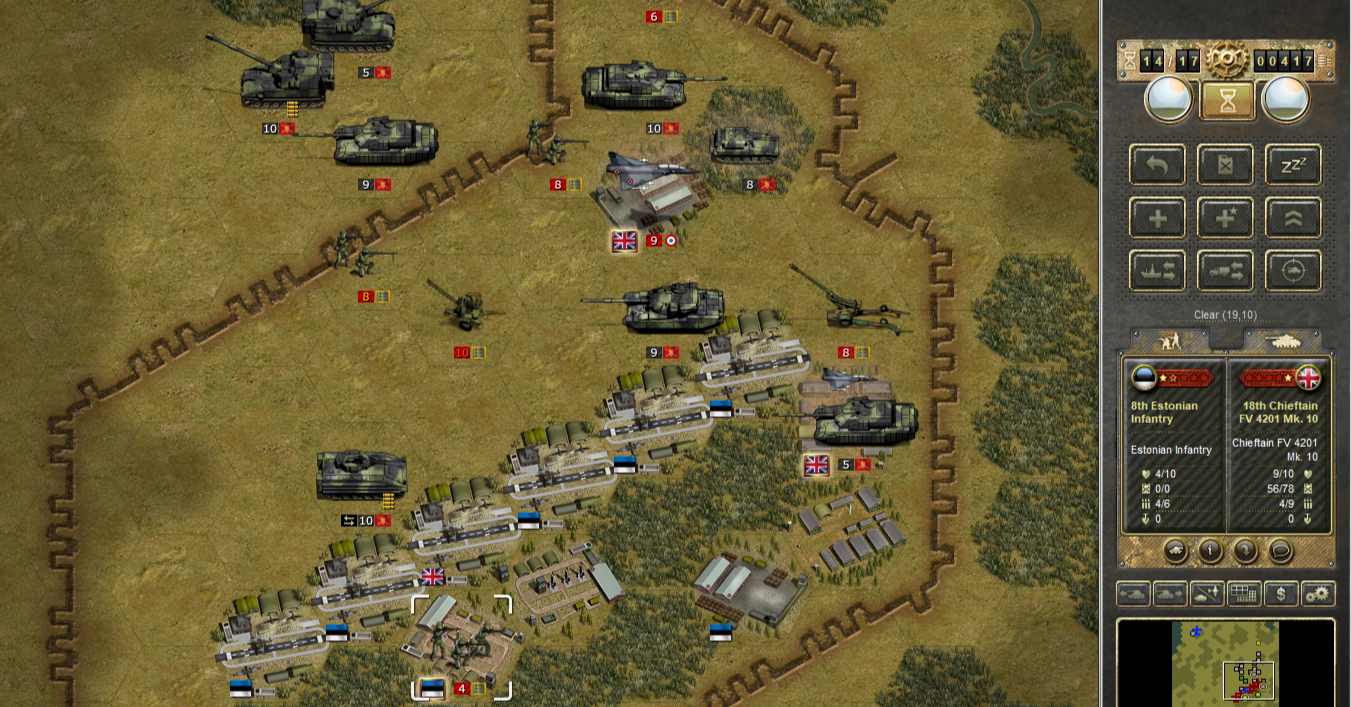Upgrade the unit with the chevrons button

1292,218
